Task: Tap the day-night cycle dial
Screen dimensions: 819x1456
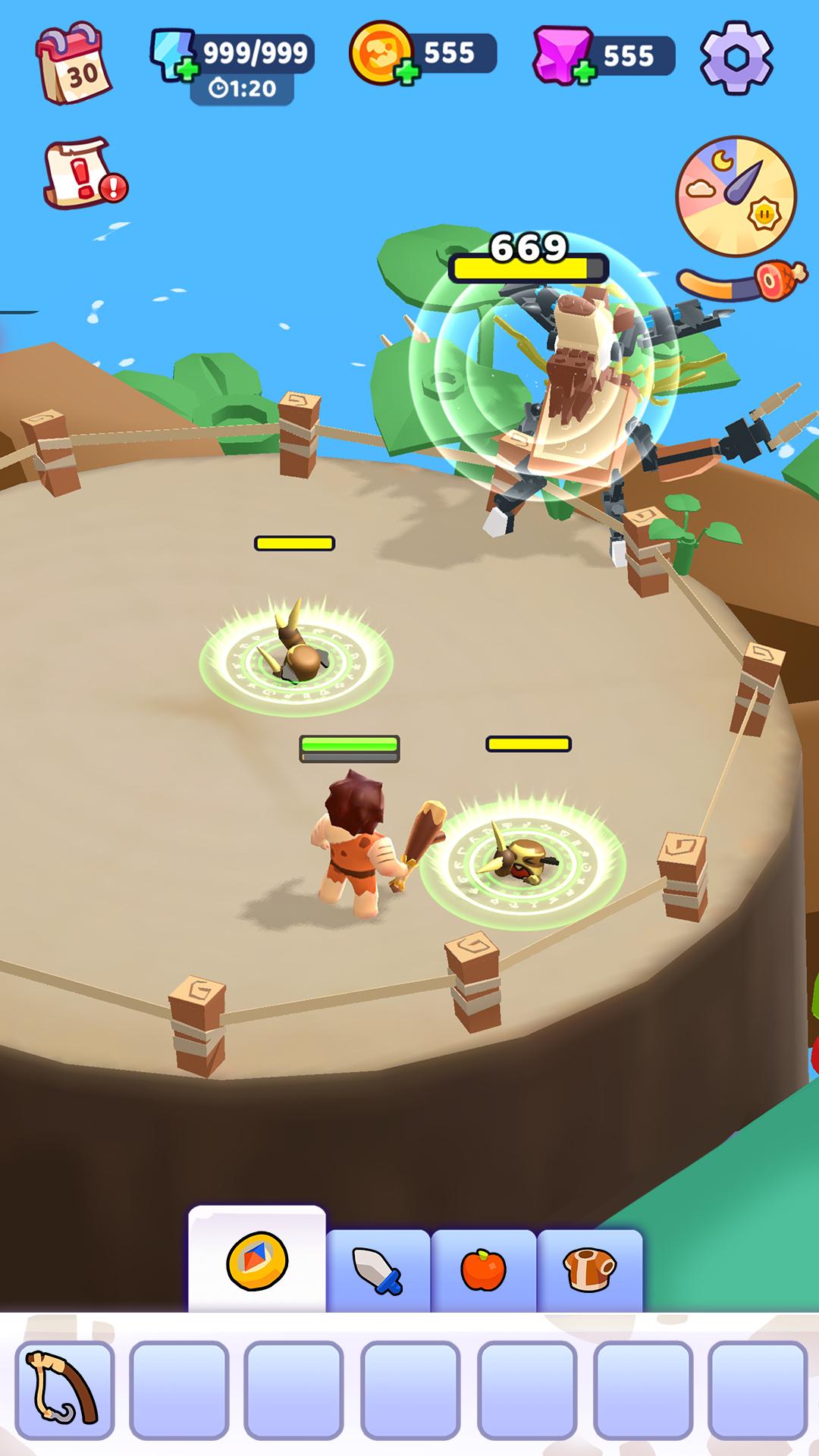Action: [736, 196]
